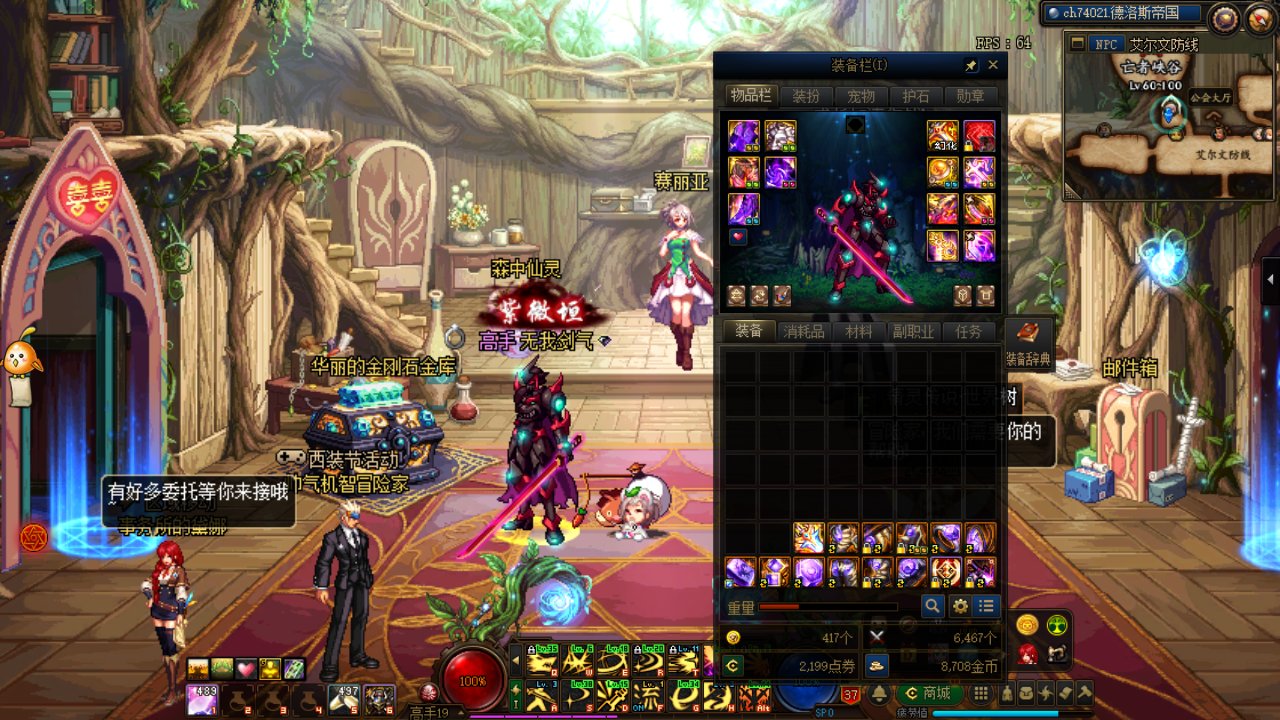Switch to the 消耗品 inventory tab
1280x720 pixels.
click(804, 331)
